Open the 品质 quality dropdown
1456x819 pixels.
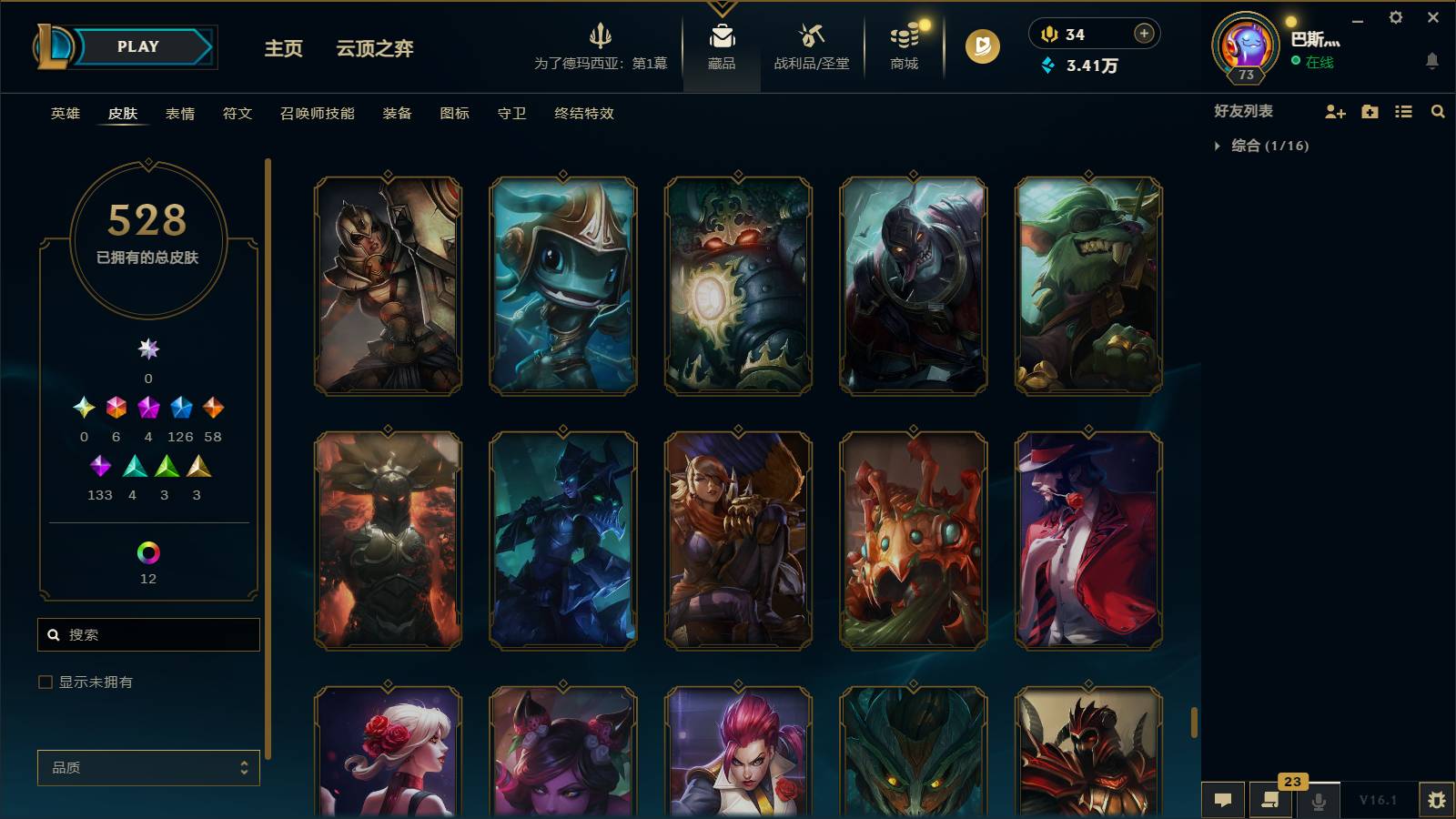point(147,768)
